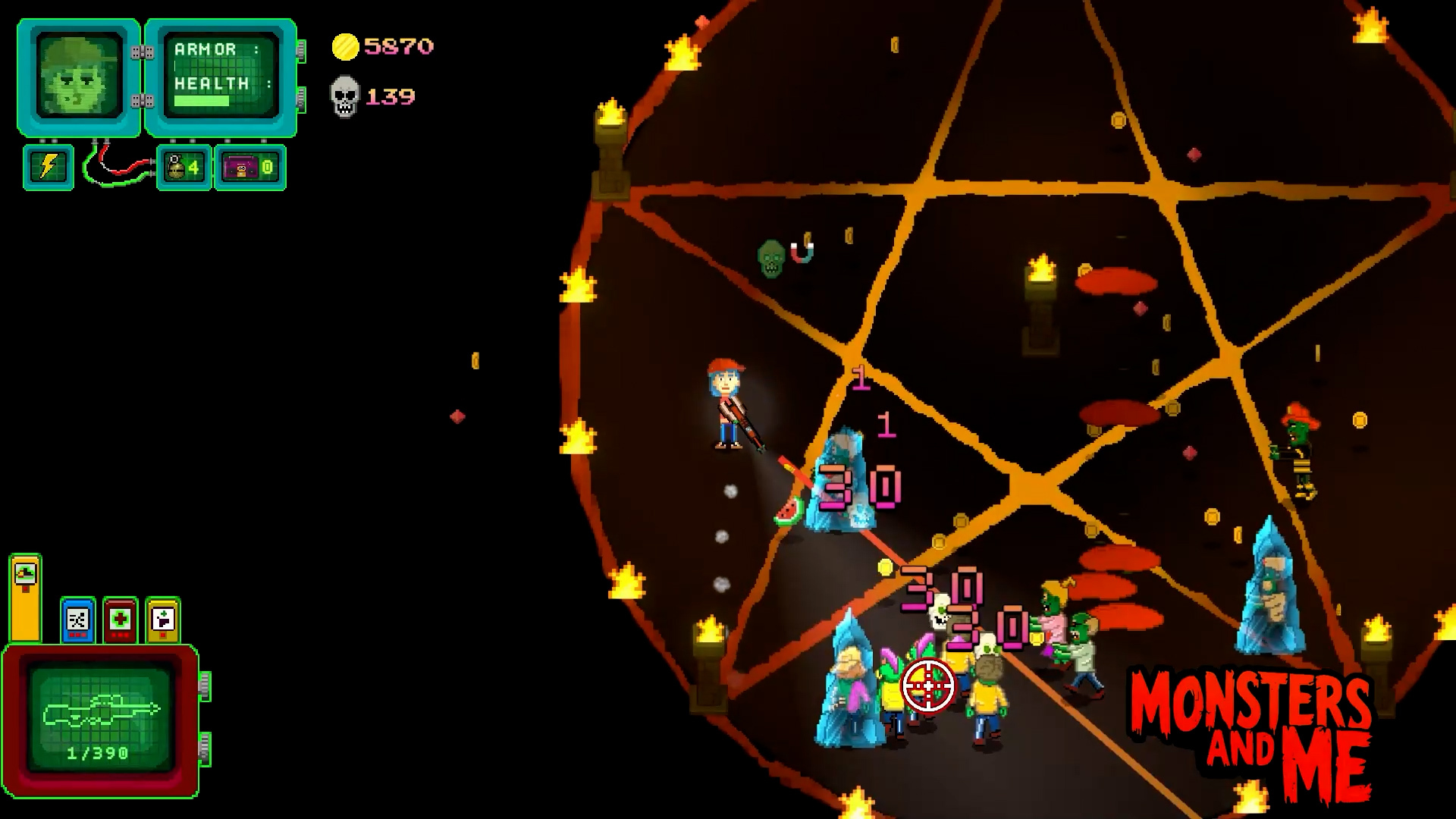Click the HEALTH label on the status screen
Image resolution: width=1456 pixels, height=819 pixels.
point(211,81)
